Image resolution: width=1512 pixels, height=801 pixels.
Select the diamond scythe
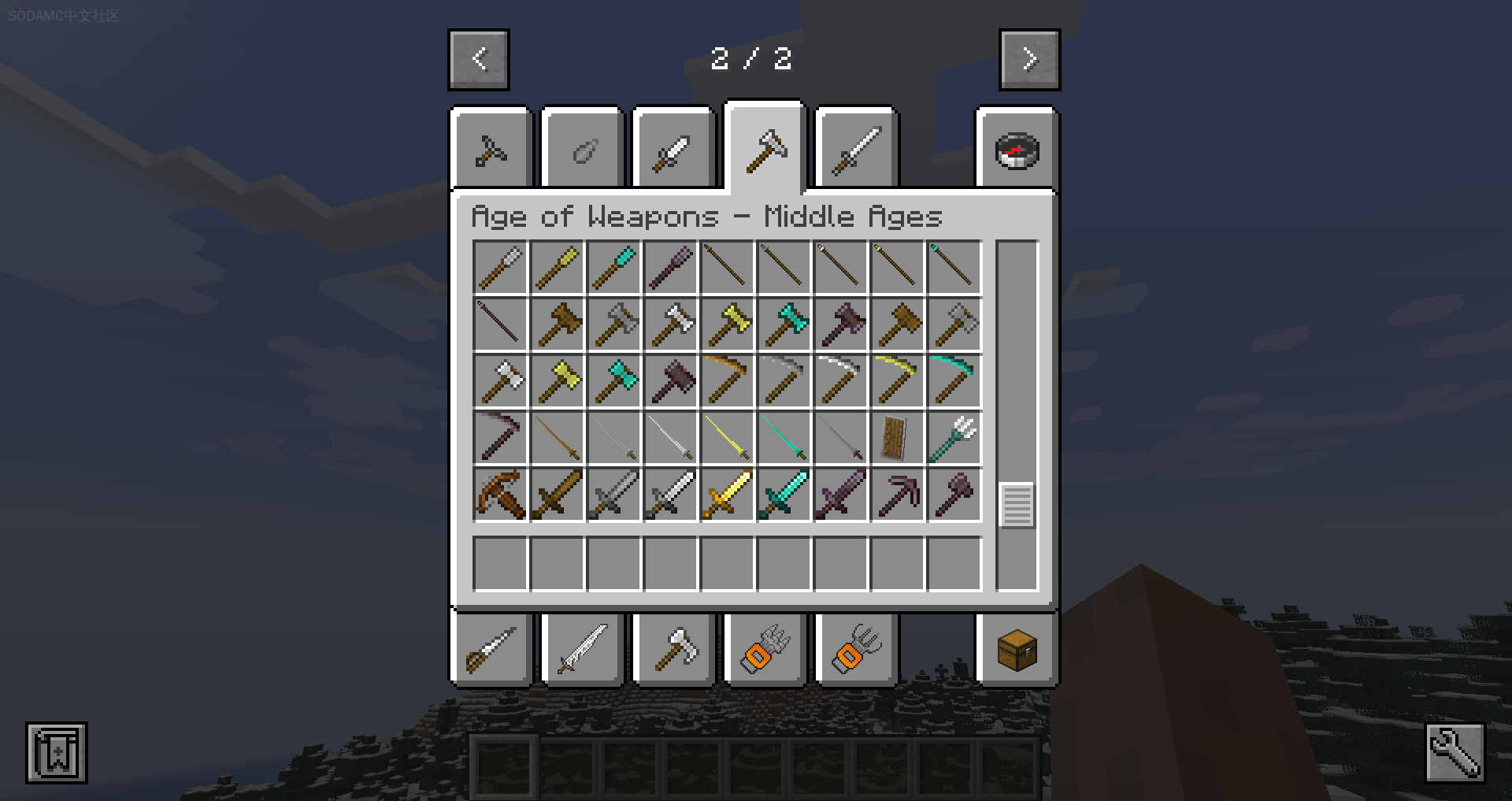(x=954, y=381)
